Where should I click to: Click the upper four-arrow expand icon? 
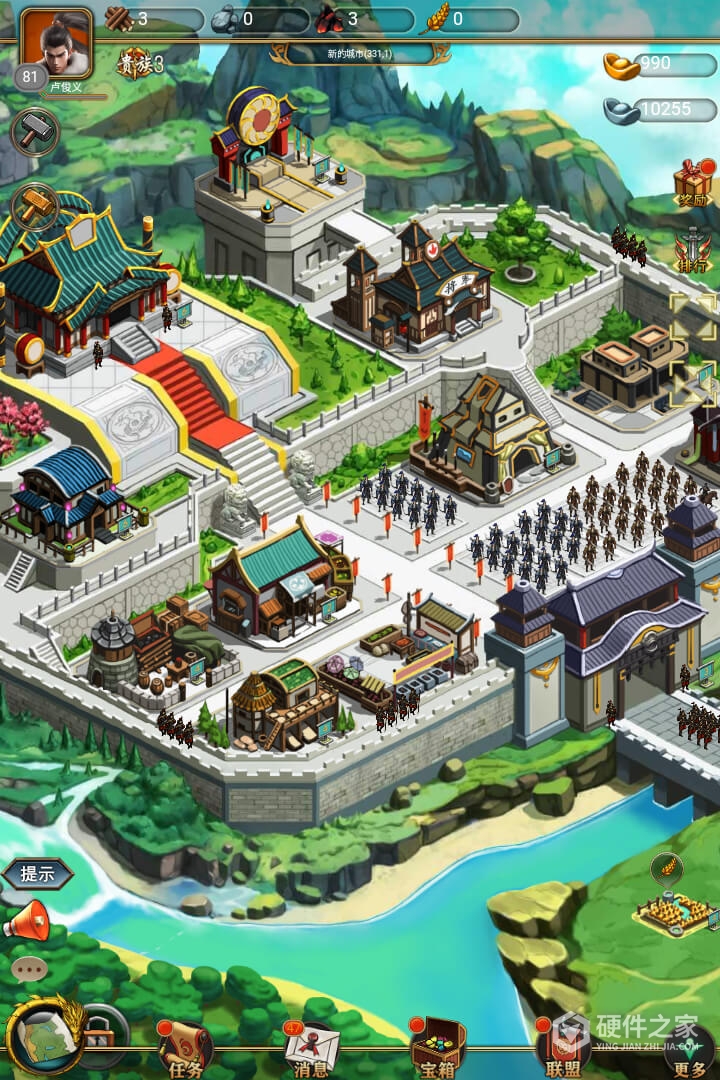(x=693, y=315)
